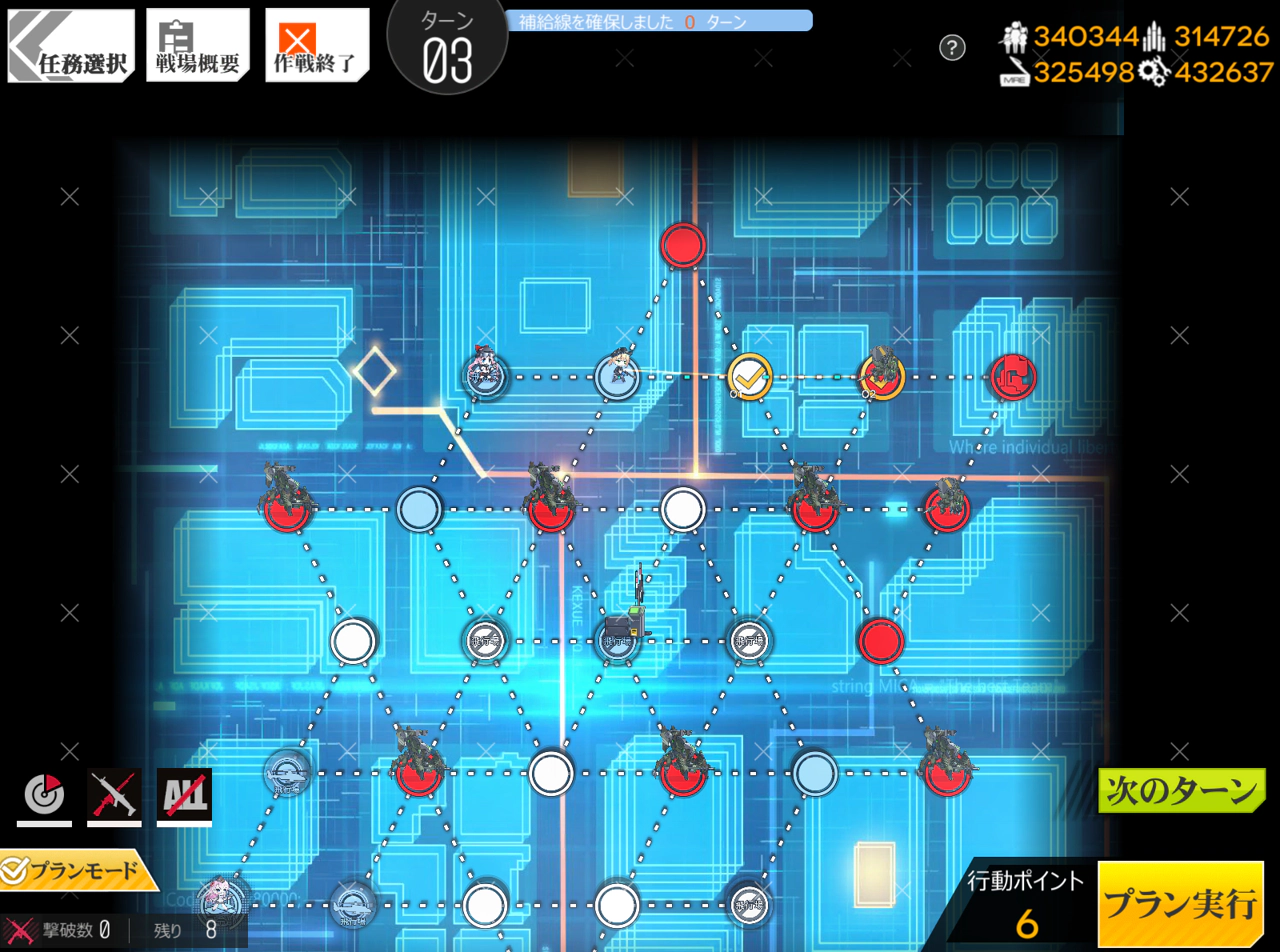Toggle the crossed-out rifle icon

[114, 797]
